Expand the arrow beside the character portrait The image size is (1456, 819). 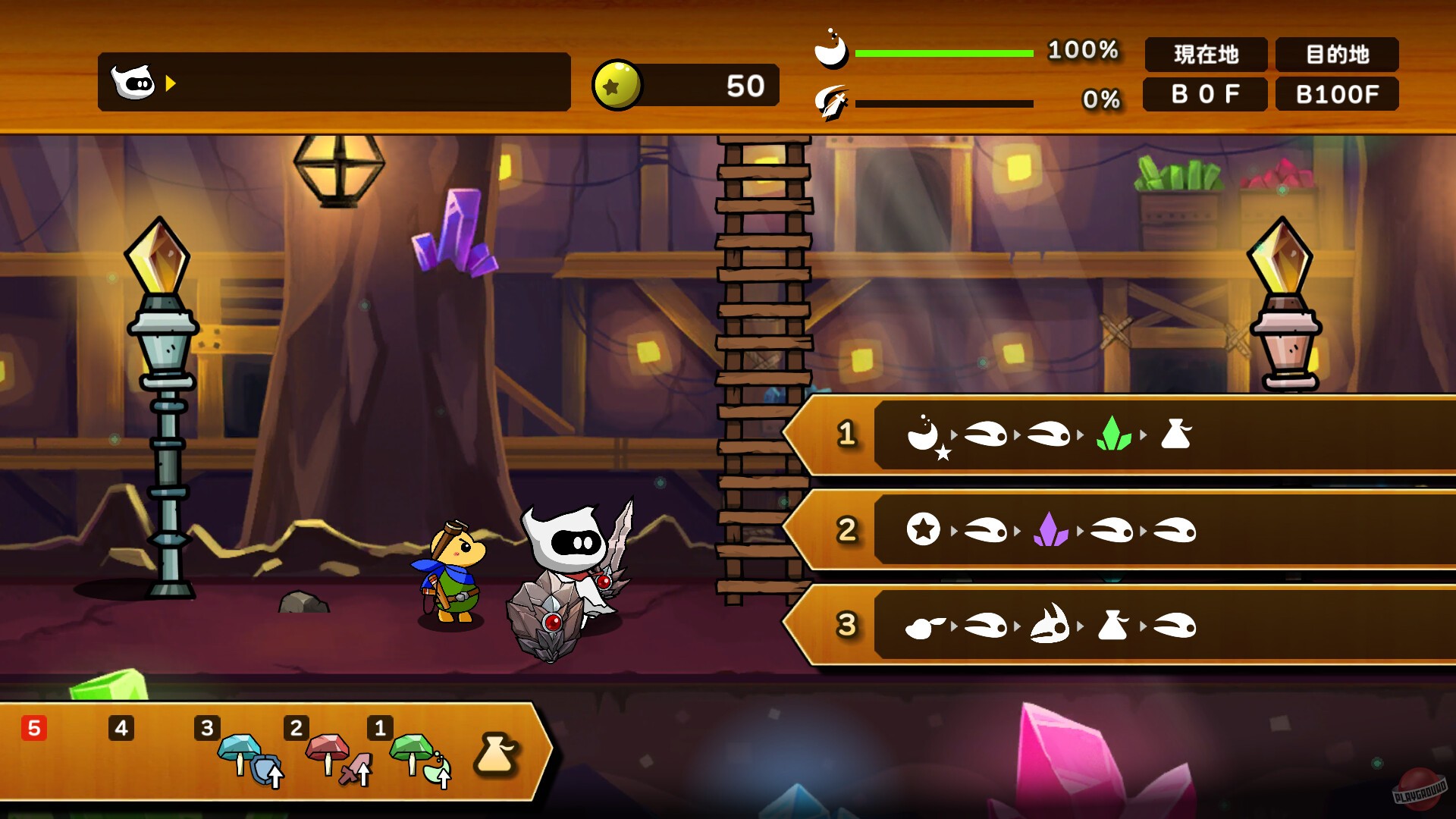click(168, 84)
